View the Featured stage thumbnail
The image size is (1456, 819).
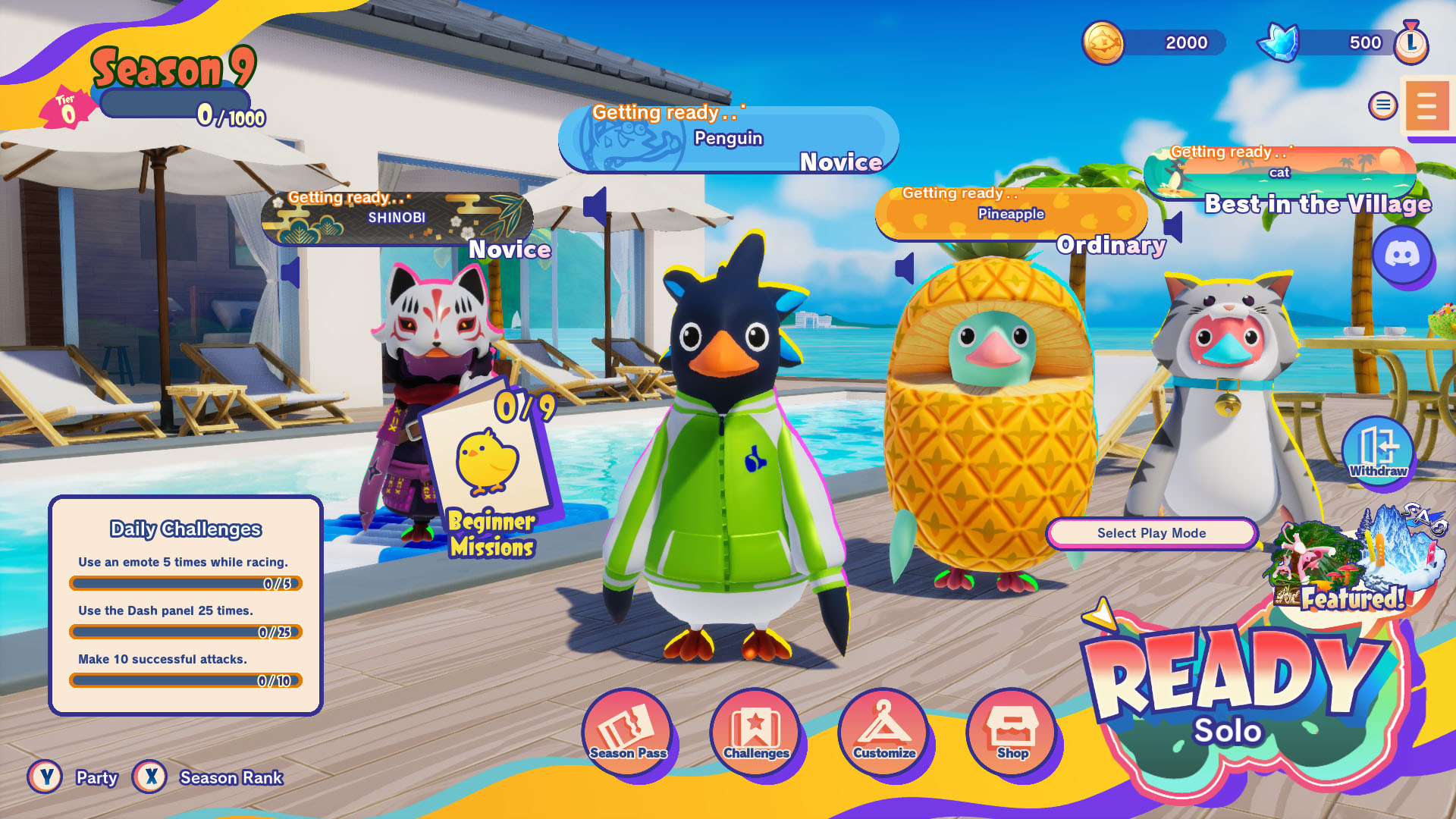[1357, 561]
